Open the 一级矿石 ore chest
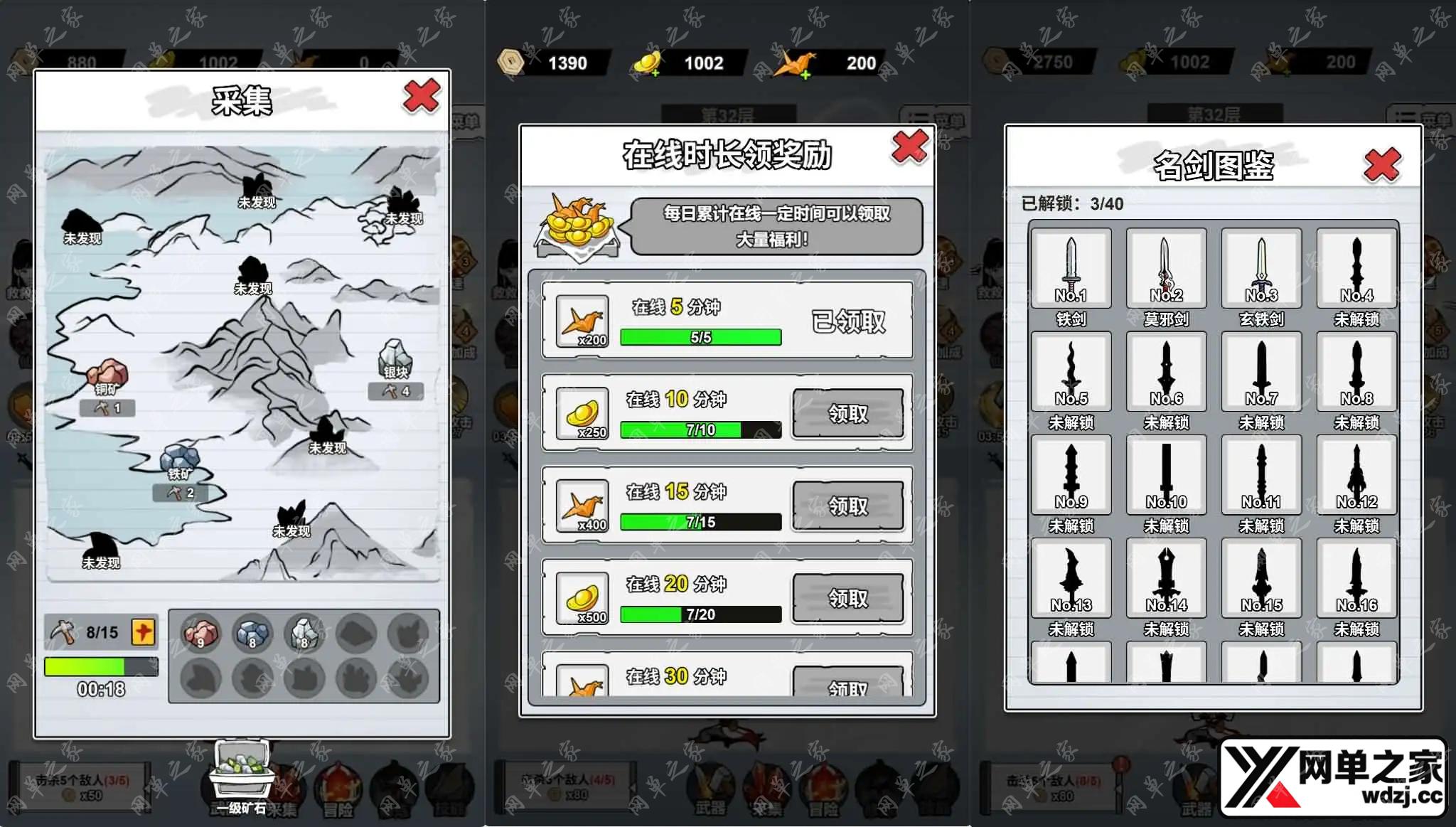1456x827 pixels. point(242,772)
